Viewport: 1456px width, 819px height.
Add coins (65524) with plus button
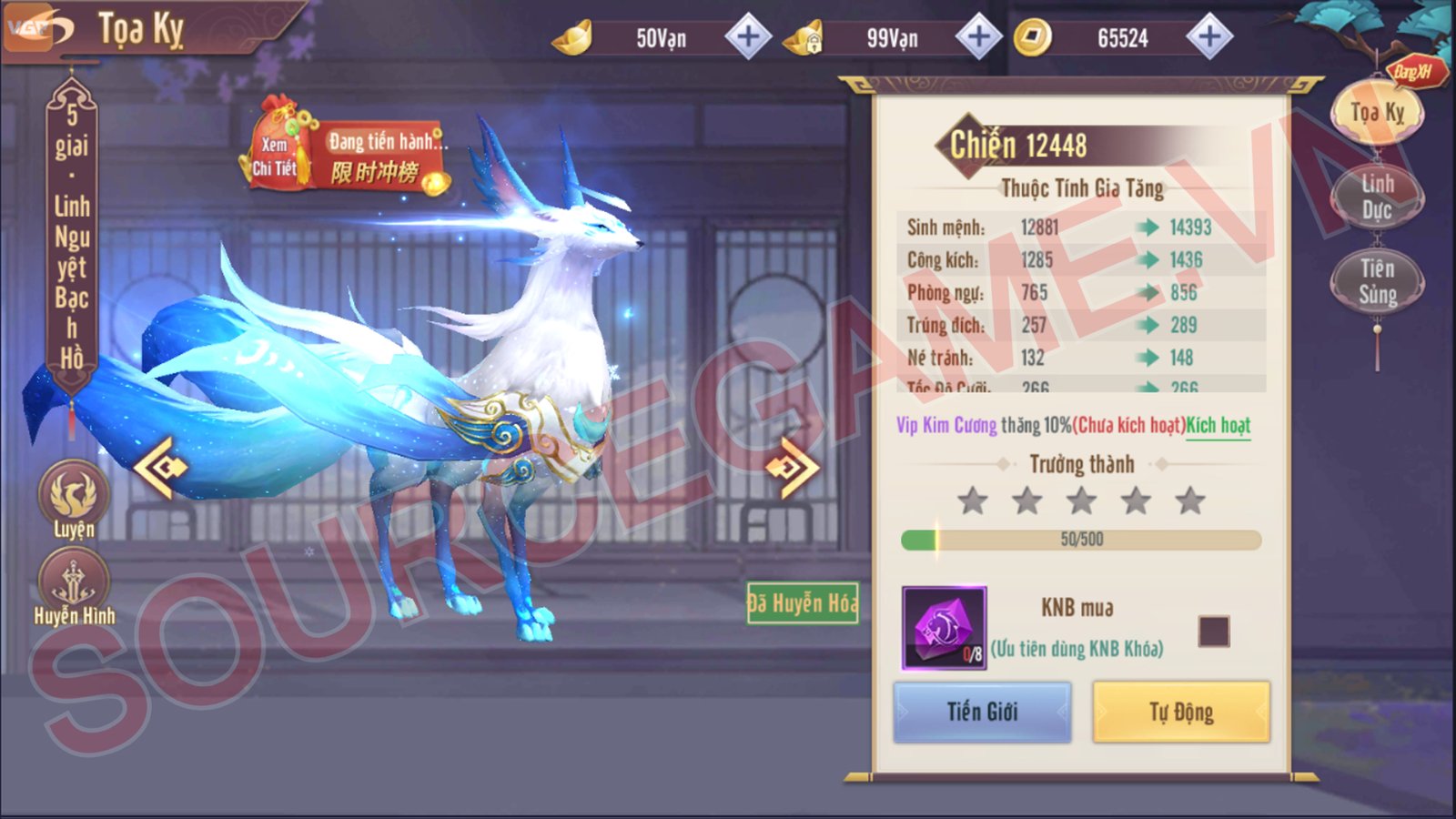[x=1209, y=37]
